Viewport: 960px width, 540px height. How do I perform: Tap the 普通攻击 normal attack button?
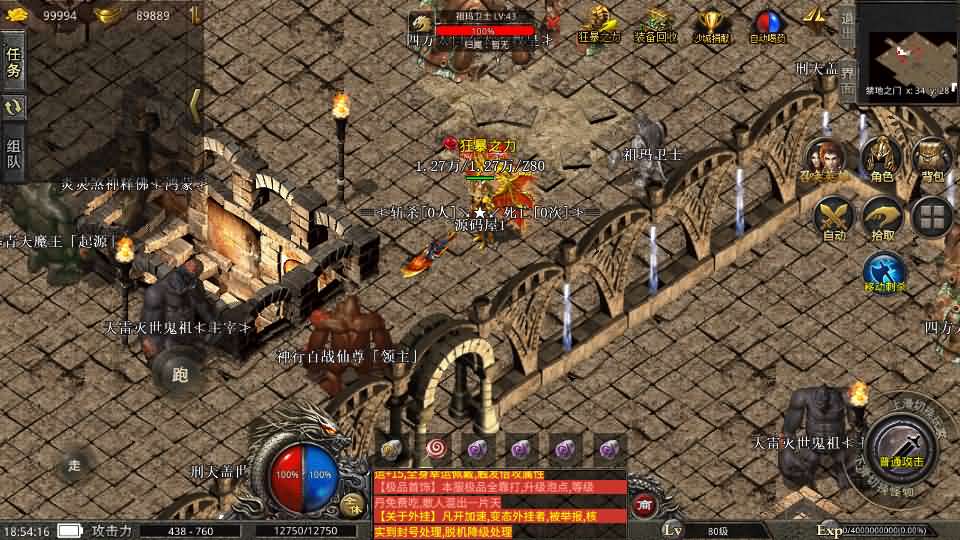[902, 447]
